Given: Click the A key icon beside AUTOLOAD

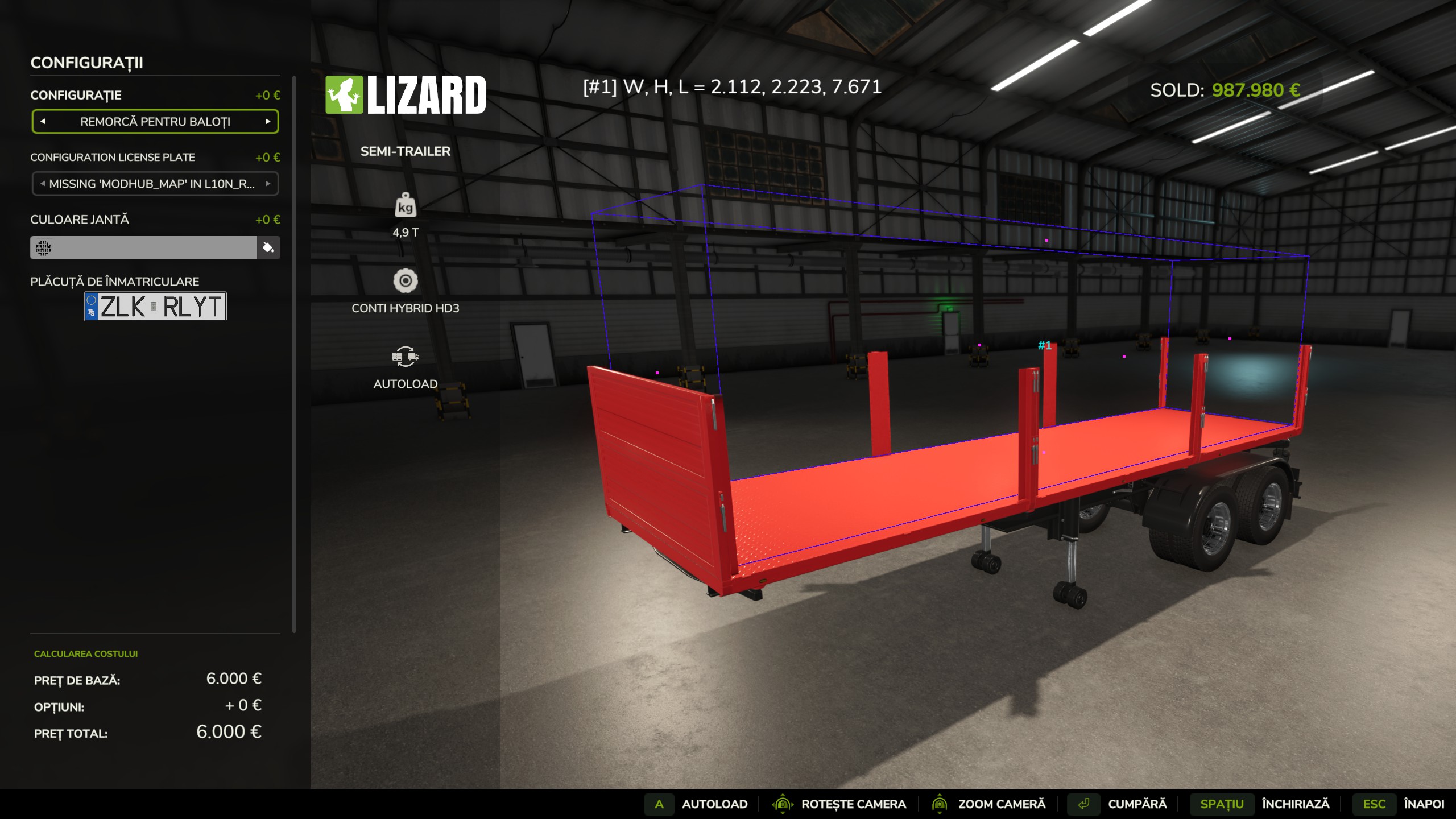Looking at the screenshot, I should (x=660, y=804).
